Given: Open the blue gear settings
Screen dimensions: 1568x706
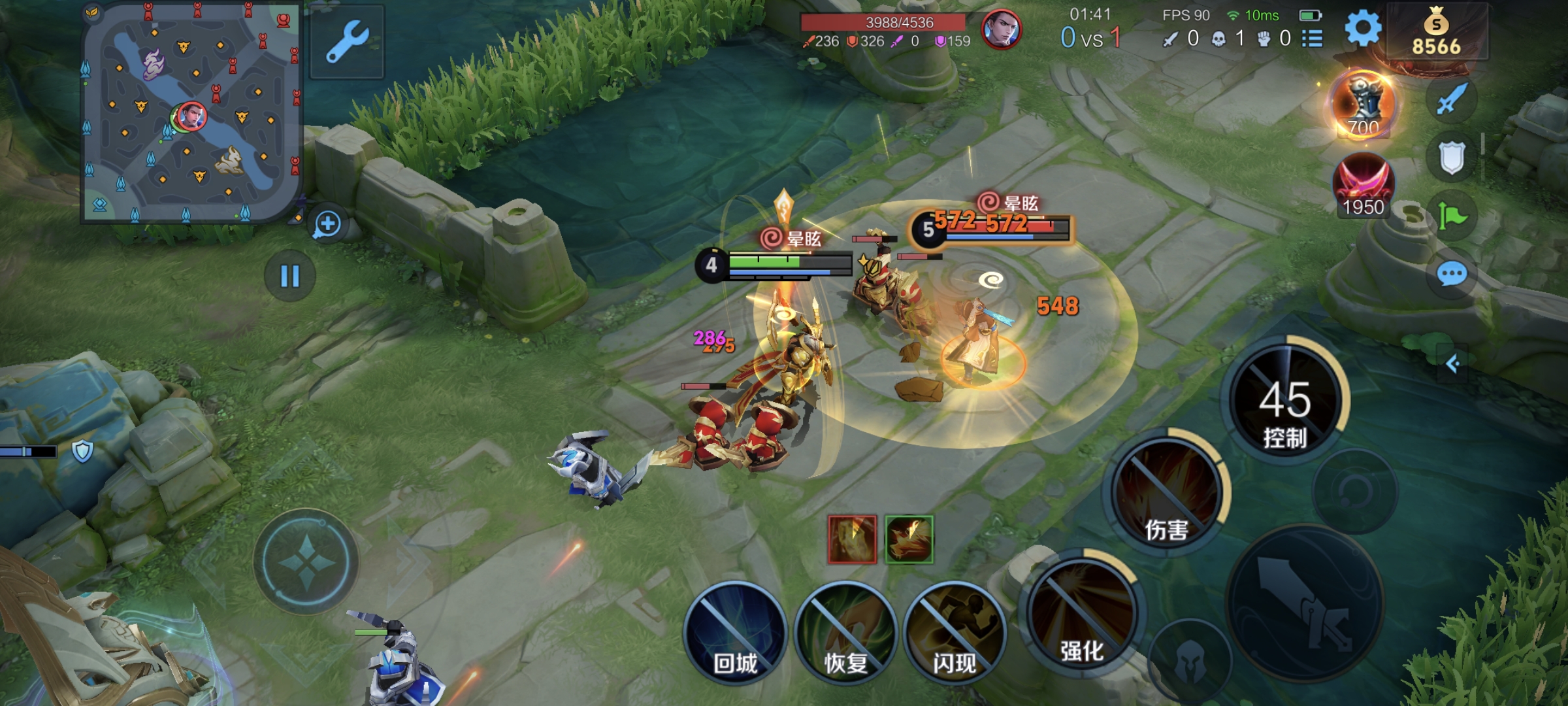Looking at the screenshot, I should [x=1363, y=29].
